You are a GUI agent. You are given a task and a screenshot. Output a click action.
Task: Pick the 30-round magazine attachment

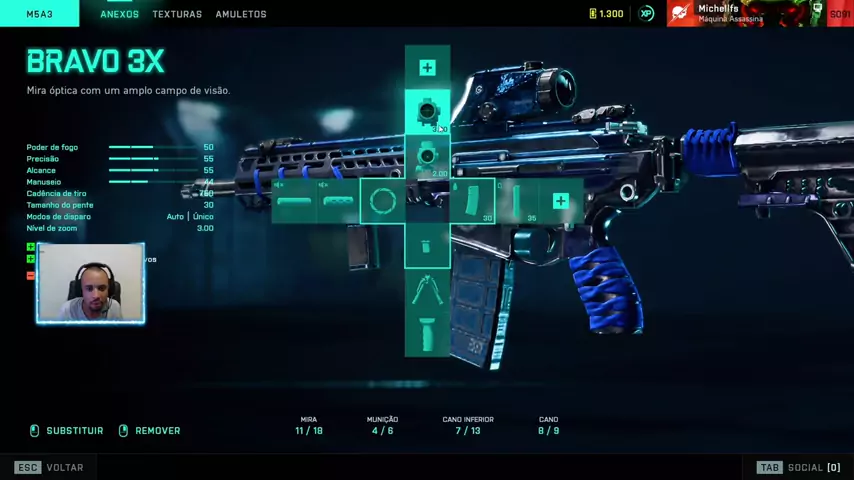[473, 202]
